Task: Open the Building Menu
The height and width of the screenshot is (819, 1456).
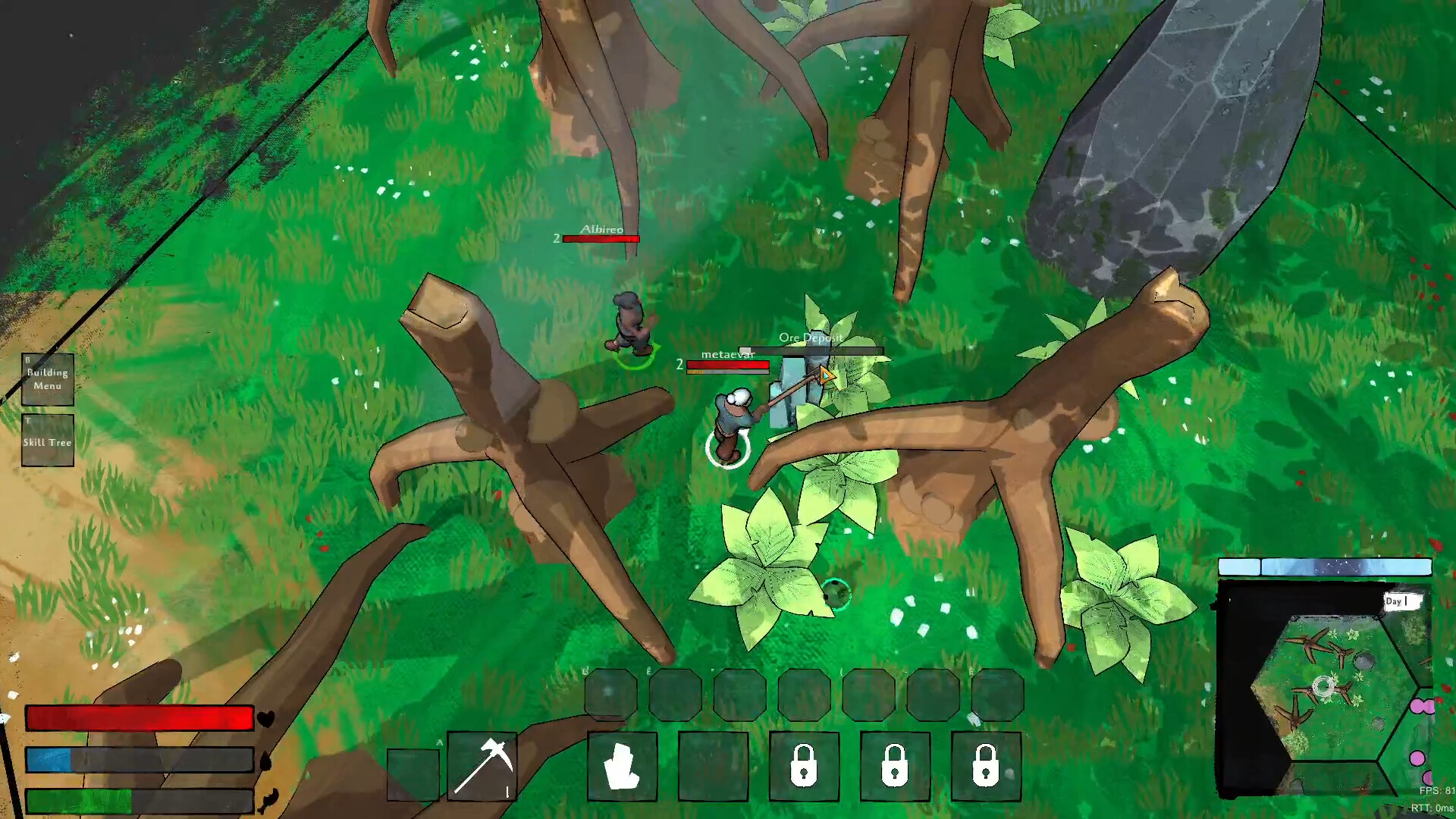Action: 47,378
